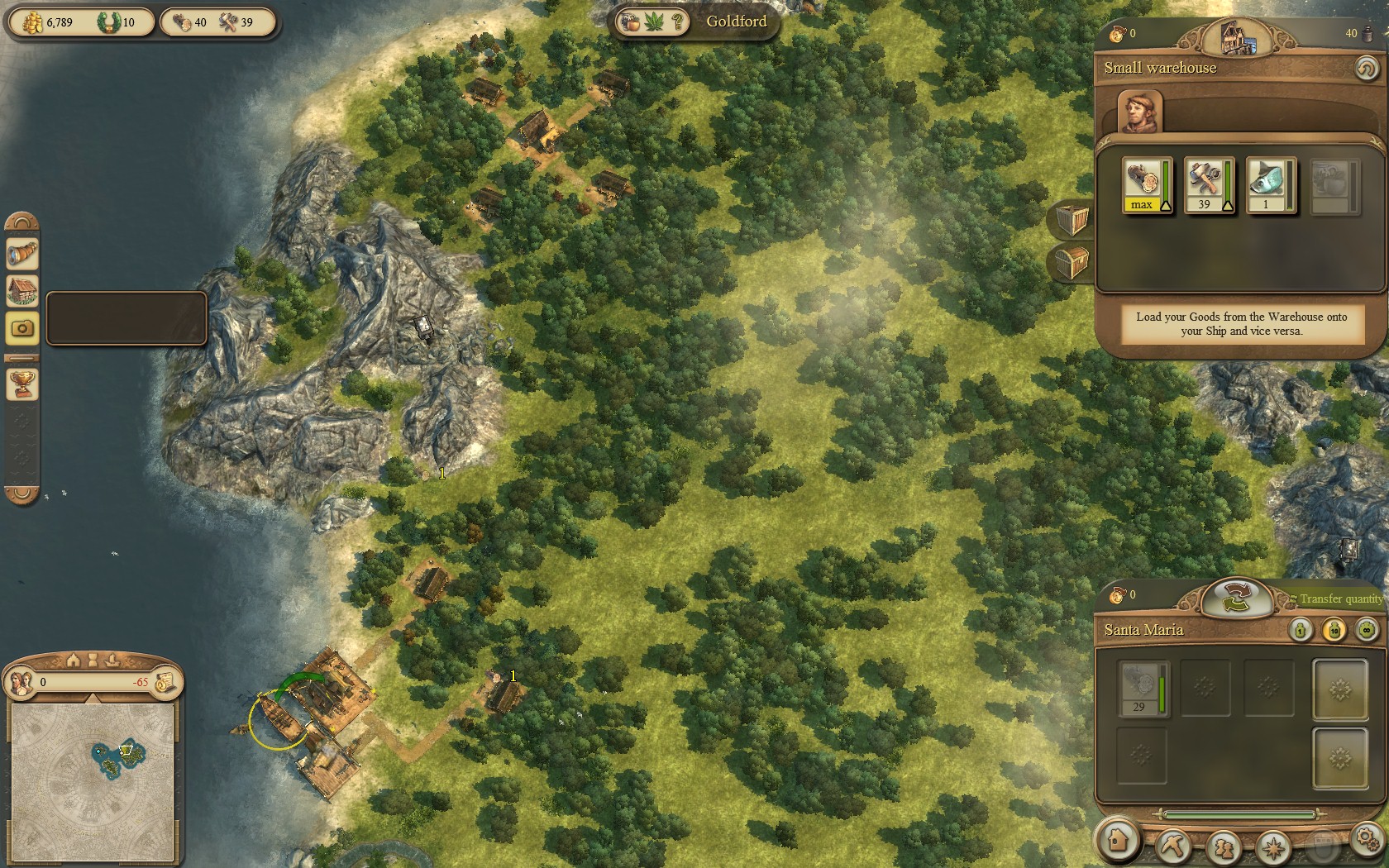Open the gear settings menu
Screen dimensions: 1389x868
click(1366, 838)
